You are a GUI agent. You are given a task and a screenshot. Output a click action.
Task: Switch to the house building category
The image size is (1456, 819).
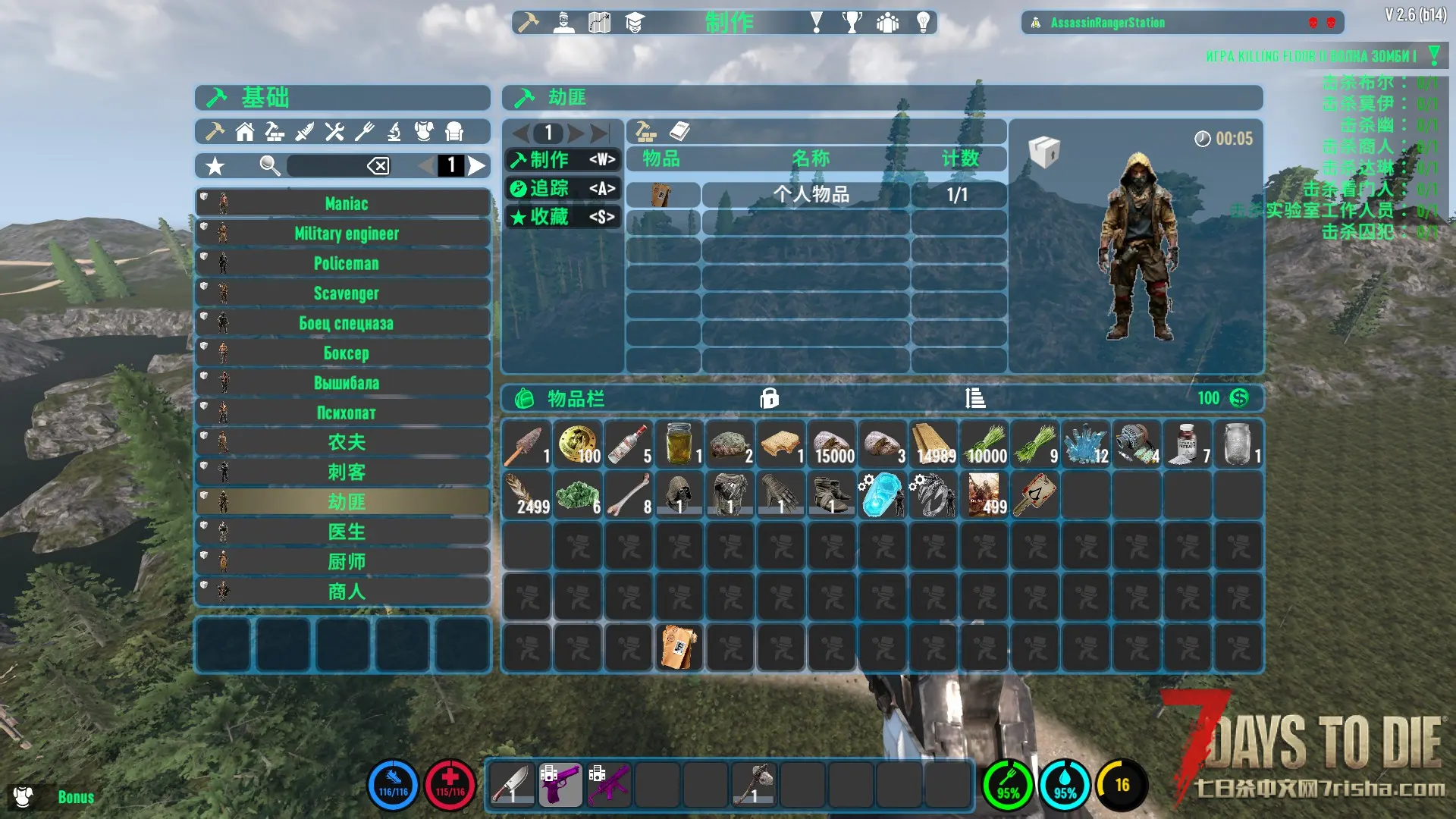[x=244, y=132]
